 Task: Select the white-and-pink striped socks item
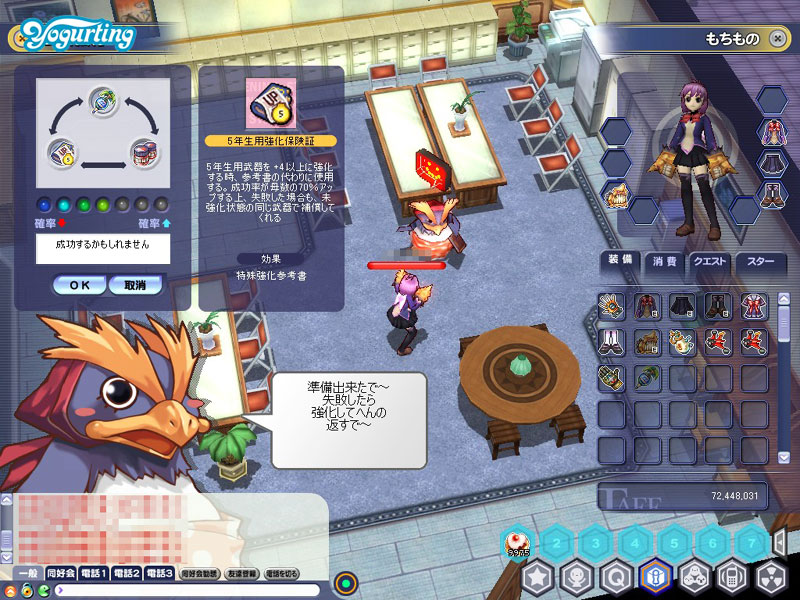click(611, 342)
